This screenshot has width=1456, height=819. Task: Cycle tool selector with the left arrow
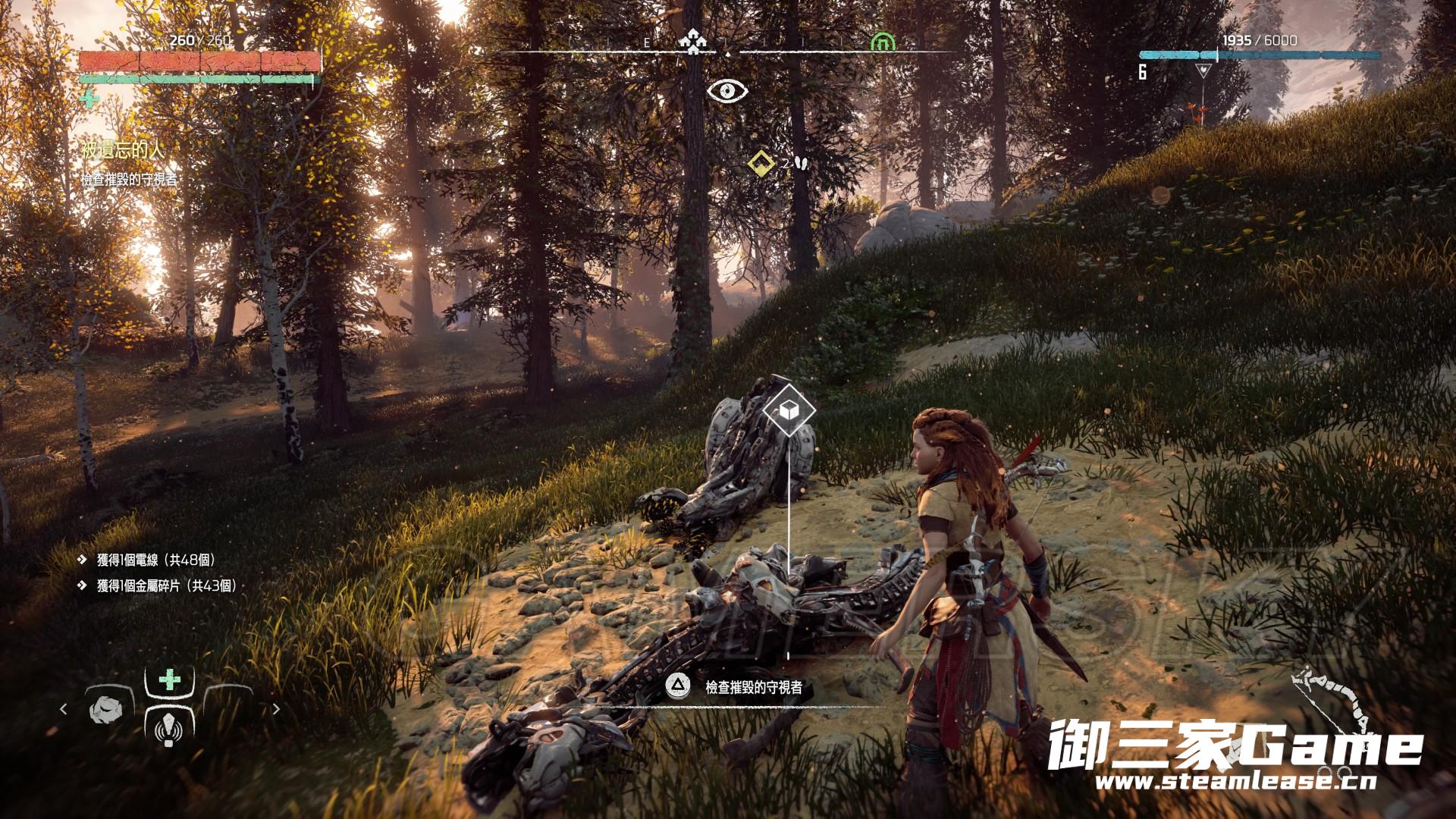(x=64, y=709)
